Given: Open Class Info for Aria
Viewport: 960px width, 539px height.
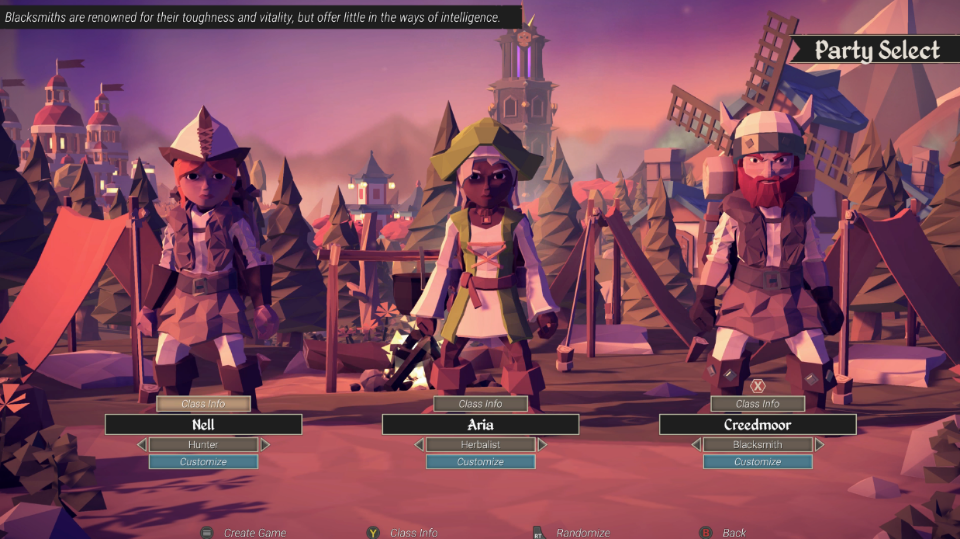Looking at the screenshot, I should [480, 404].
